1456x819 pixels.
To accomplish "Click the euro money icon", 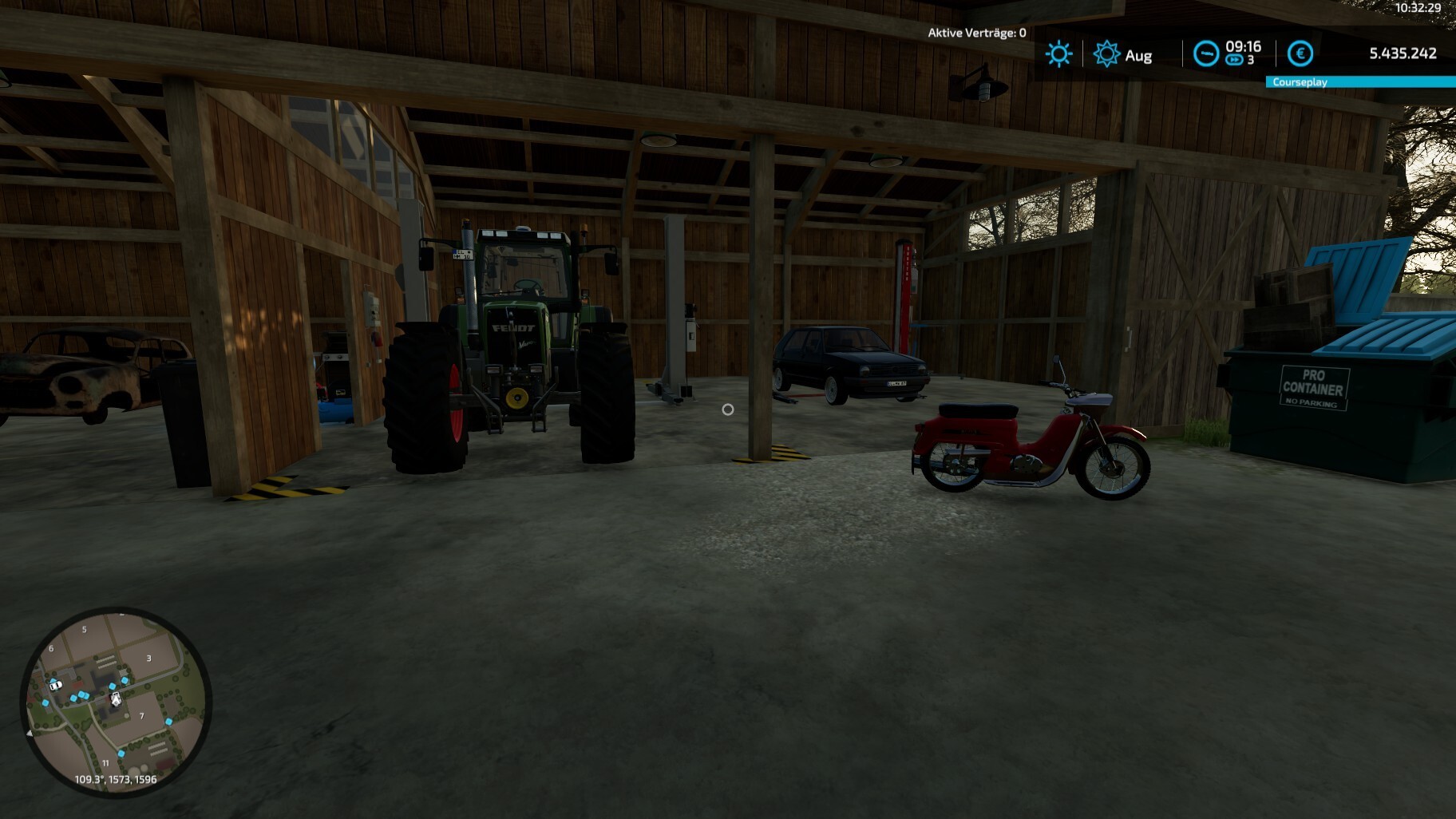I will (x=1300, y=53).
